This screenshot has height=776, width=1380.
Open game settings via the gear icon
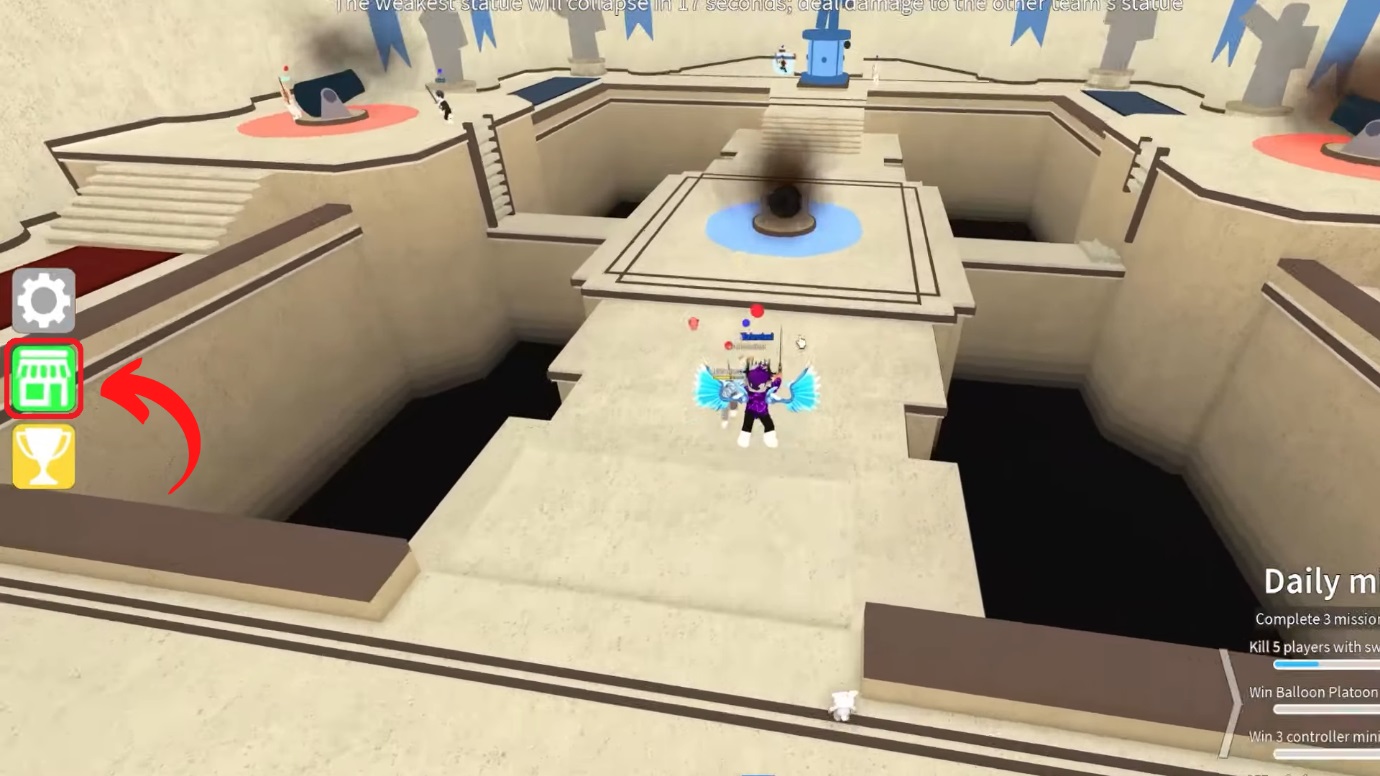43,299
